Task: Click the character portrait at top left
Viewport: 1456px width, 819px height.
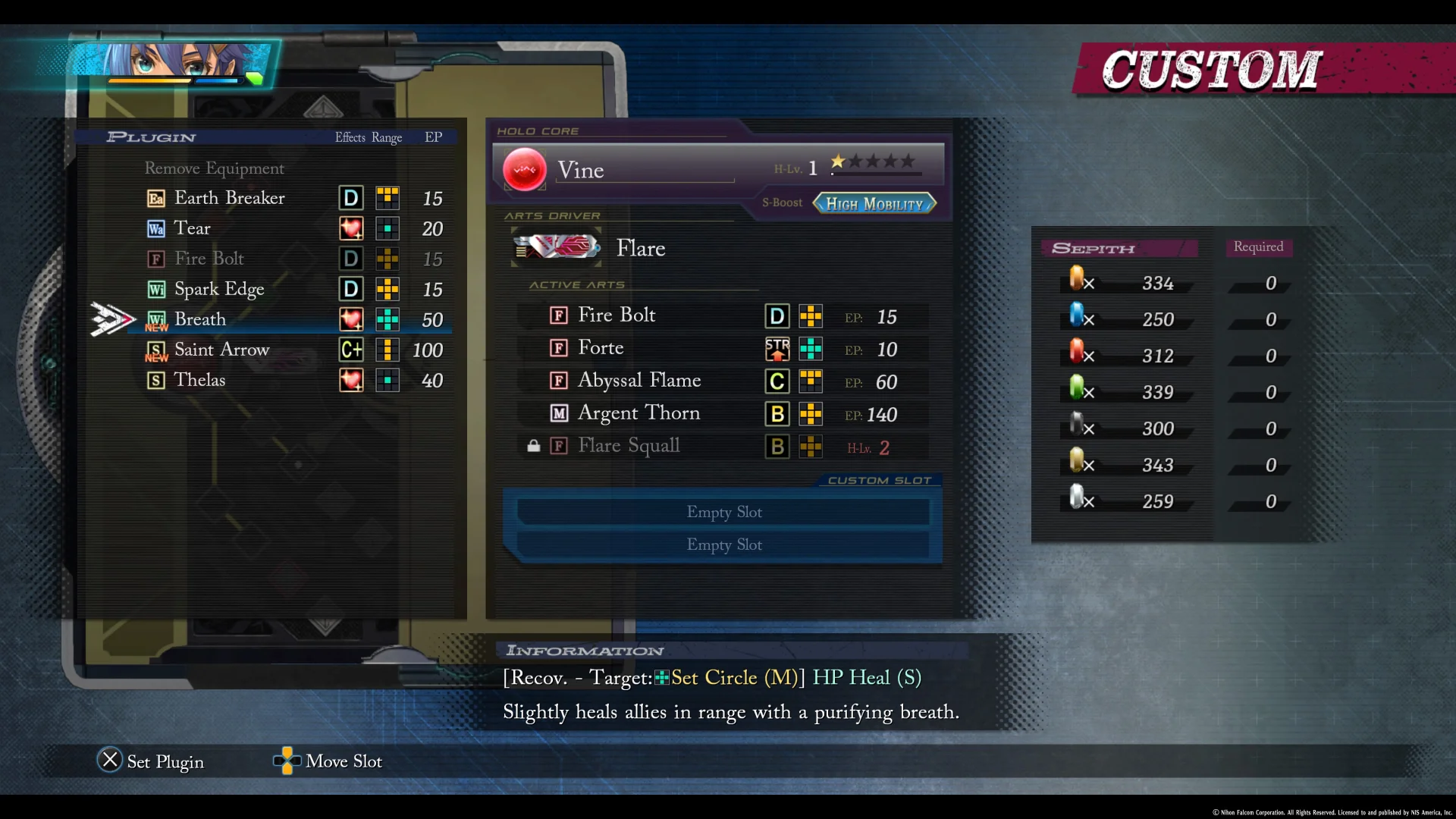Action: [180, 62]
